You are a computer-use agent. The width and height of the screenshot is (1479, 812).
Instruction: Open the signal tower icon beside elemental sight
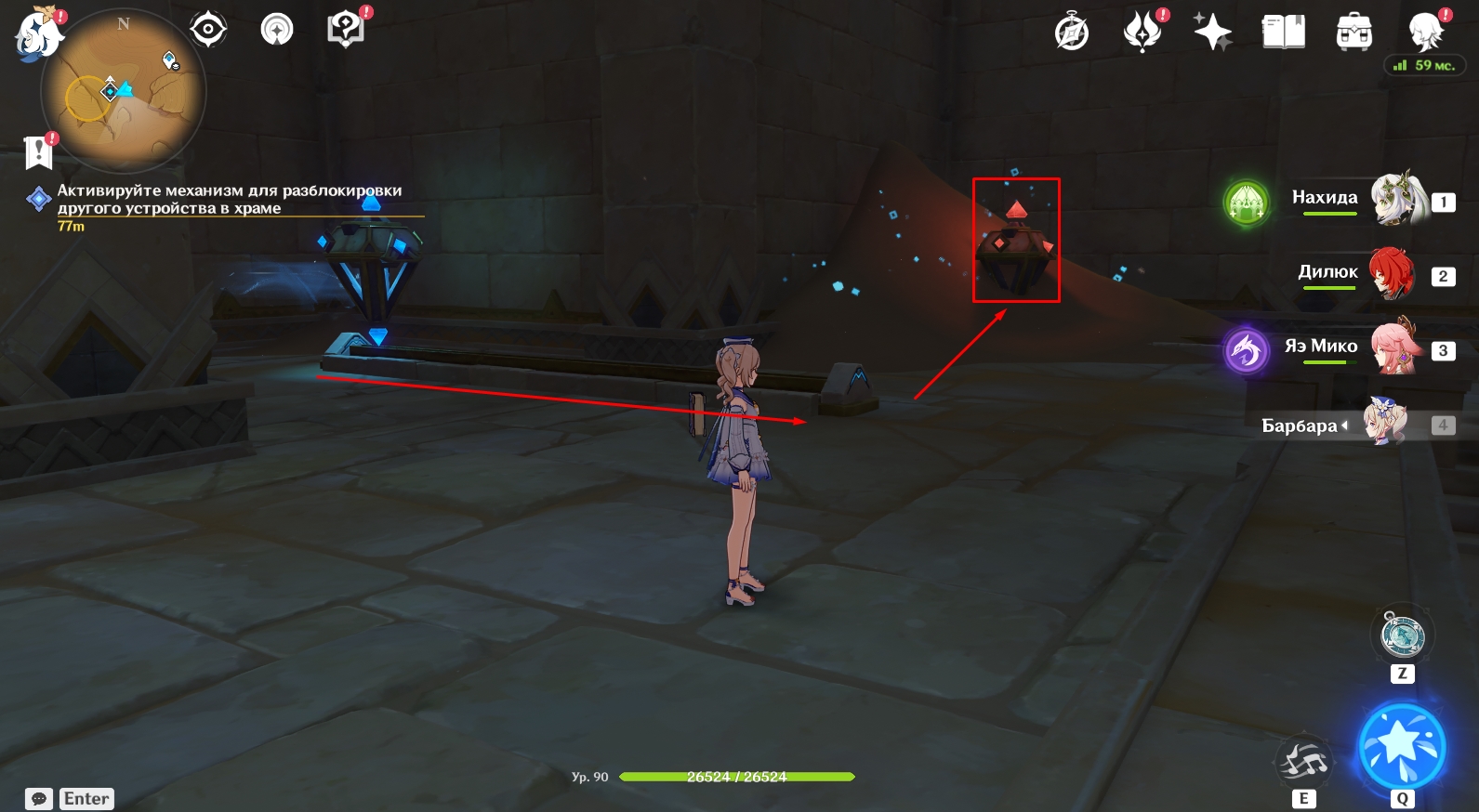[x=276, y=30]
